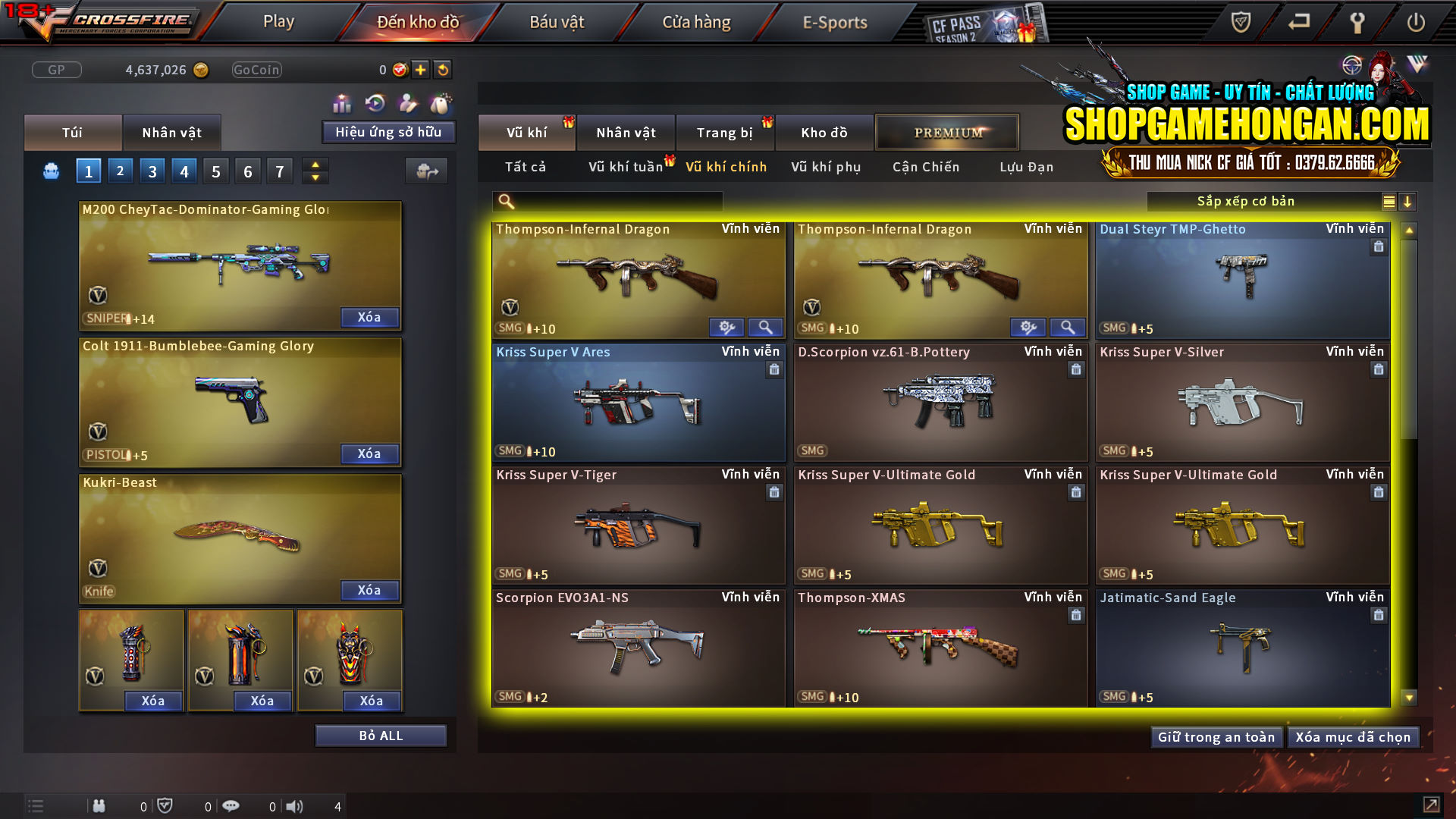Viewport: 1456px width, 819px height.
Task: Toggle list view icon next to sort bar
Action: click(x=1388, y=201)
